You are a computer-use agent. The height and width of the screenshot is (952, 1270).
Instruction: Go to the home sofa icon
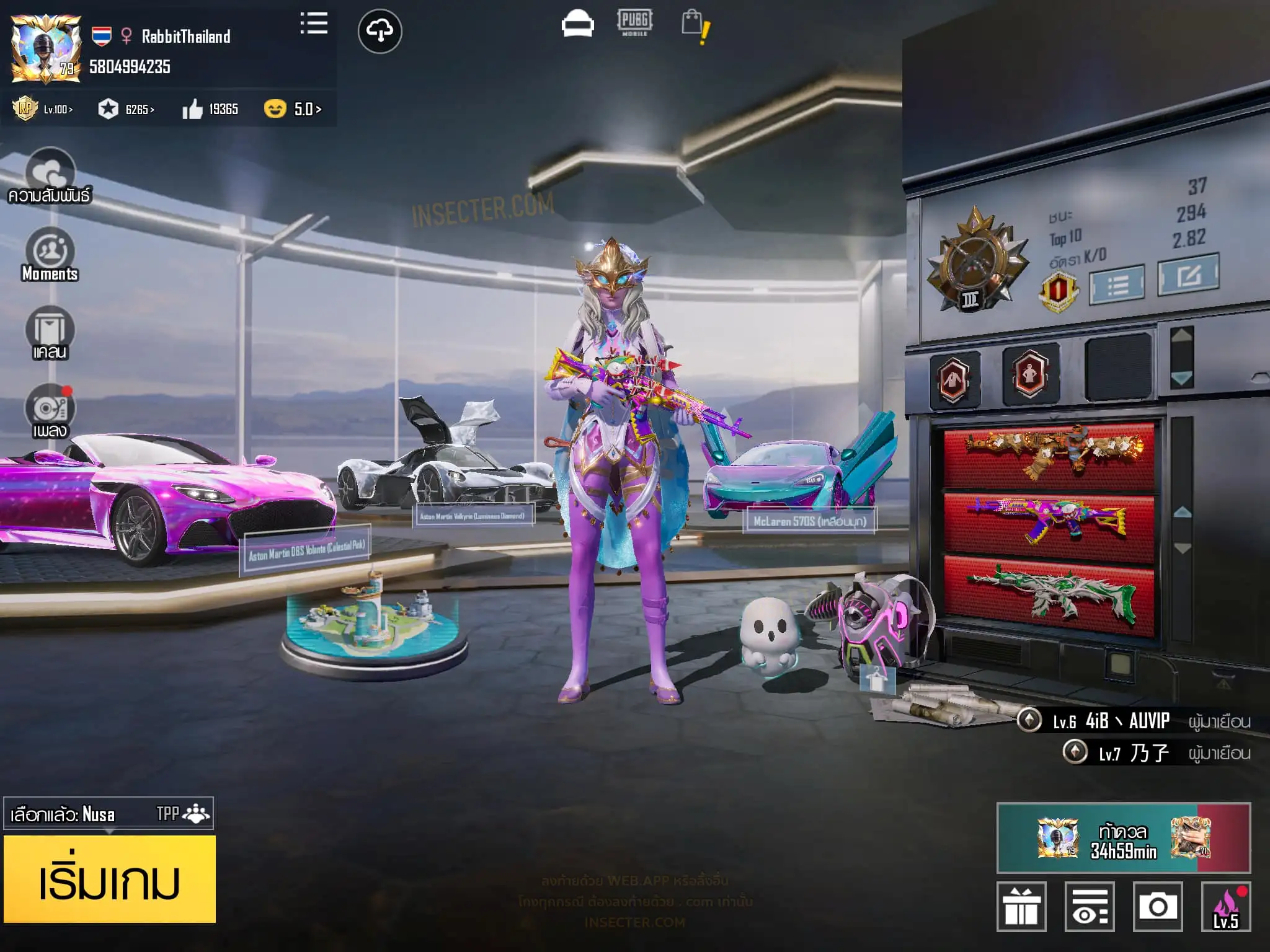coord(577,25)
